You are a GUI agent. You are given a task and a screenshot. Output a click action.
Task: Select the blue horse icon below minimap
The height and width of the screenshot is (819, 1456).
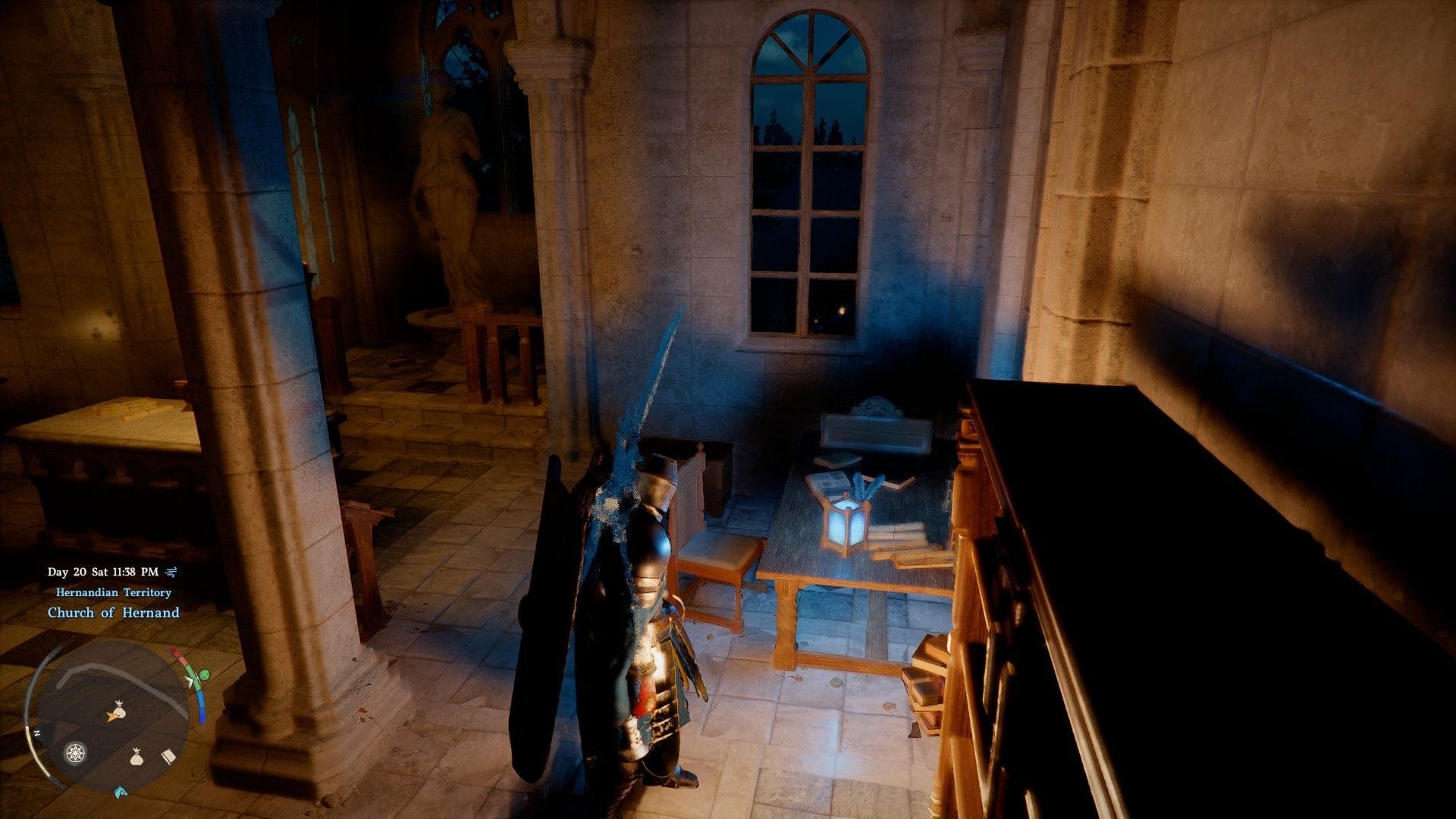pyautogui.click(x=120, y=792)
